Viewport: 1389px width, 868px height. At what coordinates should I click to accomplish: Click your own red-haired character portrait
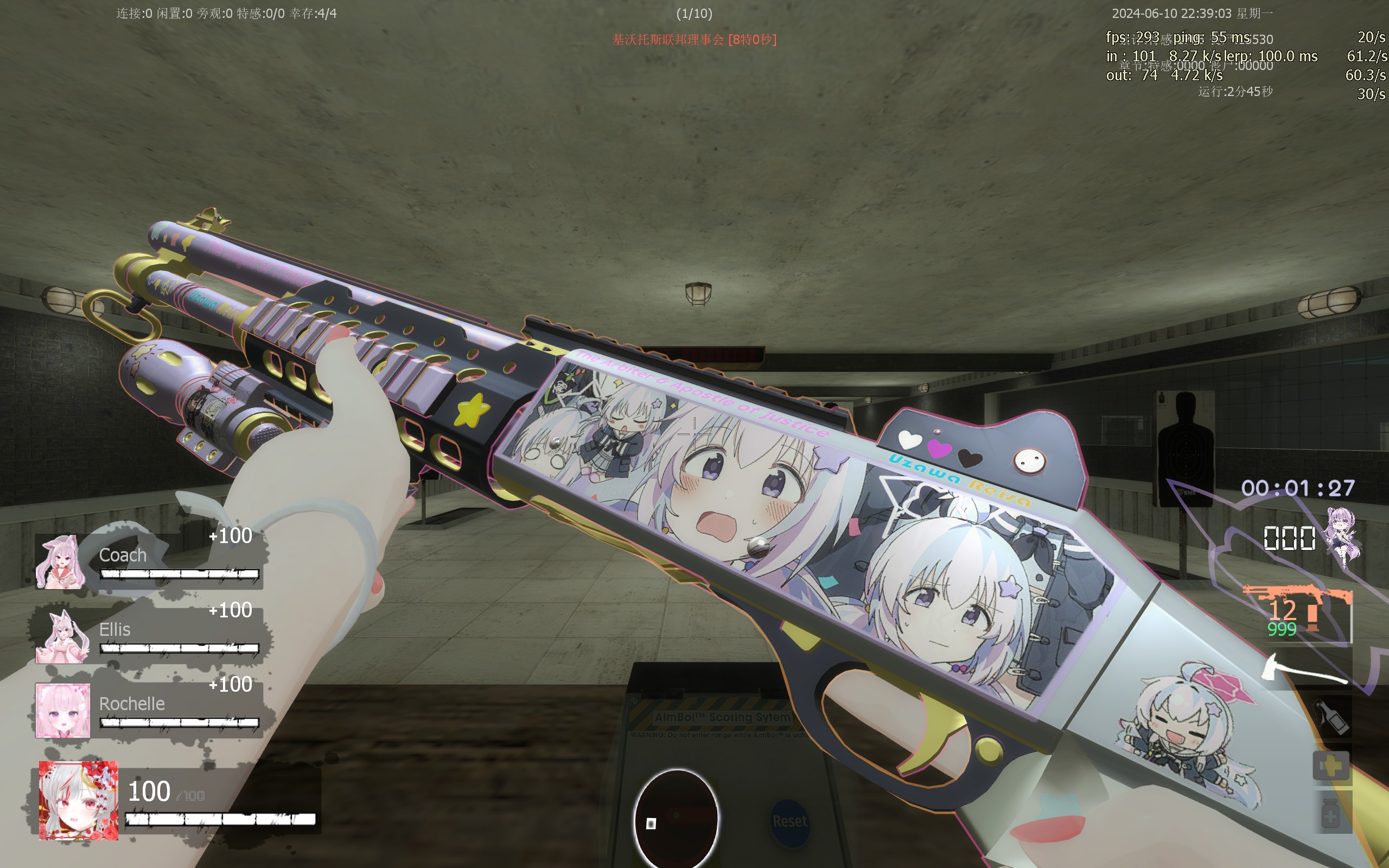[x=79, y=800]
